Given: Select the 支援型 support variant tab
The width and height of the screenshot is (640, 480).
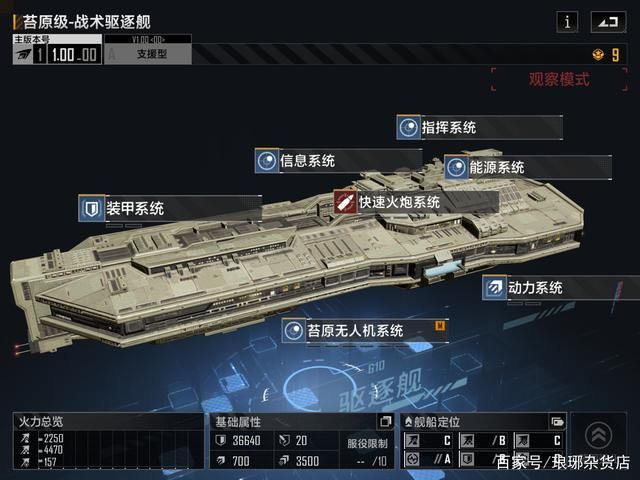Looking at the screenshot, I should click(x=148, y=54).
